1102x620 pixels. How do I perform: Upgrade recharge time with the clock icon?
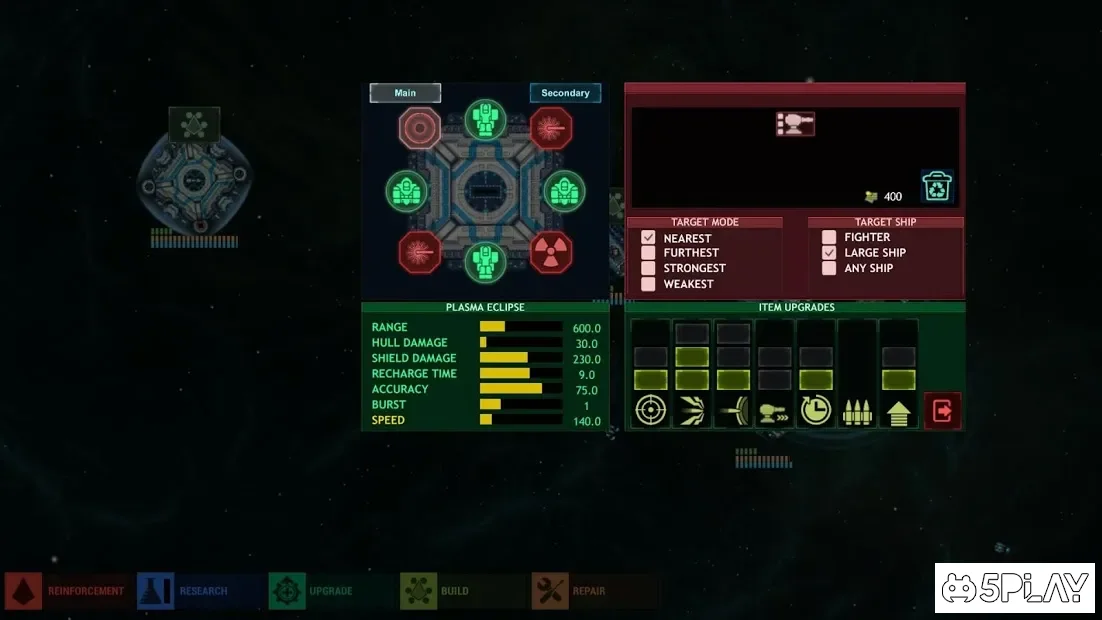coord(816,411)
